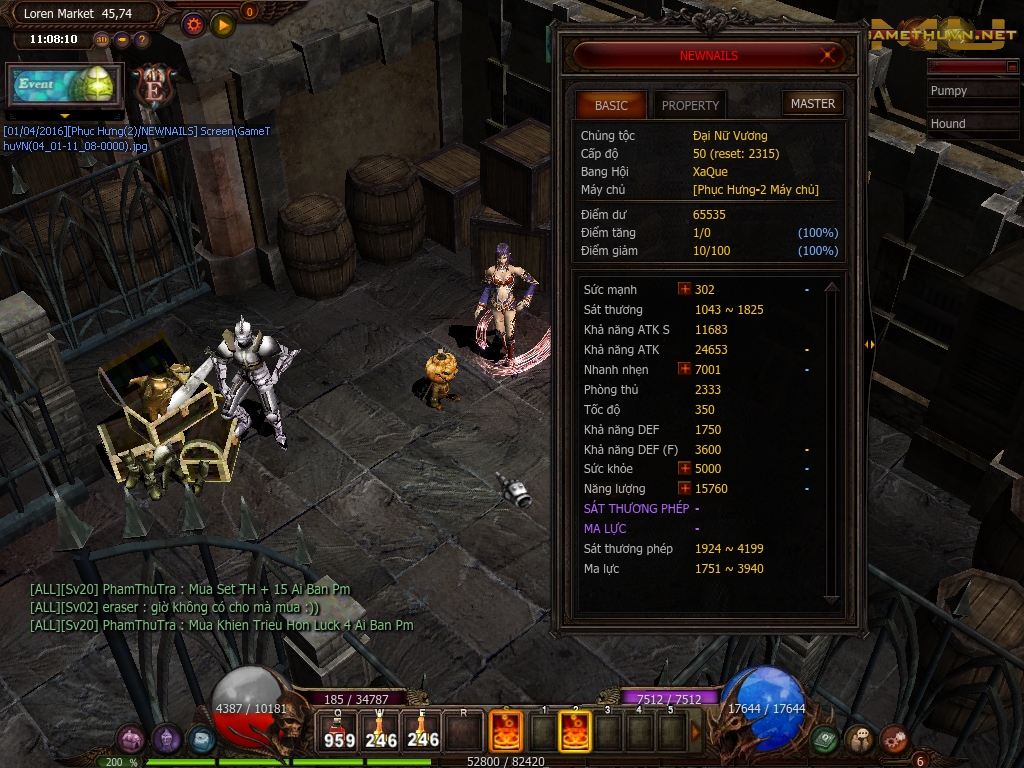
Task: Toggle the 3D view button
Action: (x=101, y=40)
